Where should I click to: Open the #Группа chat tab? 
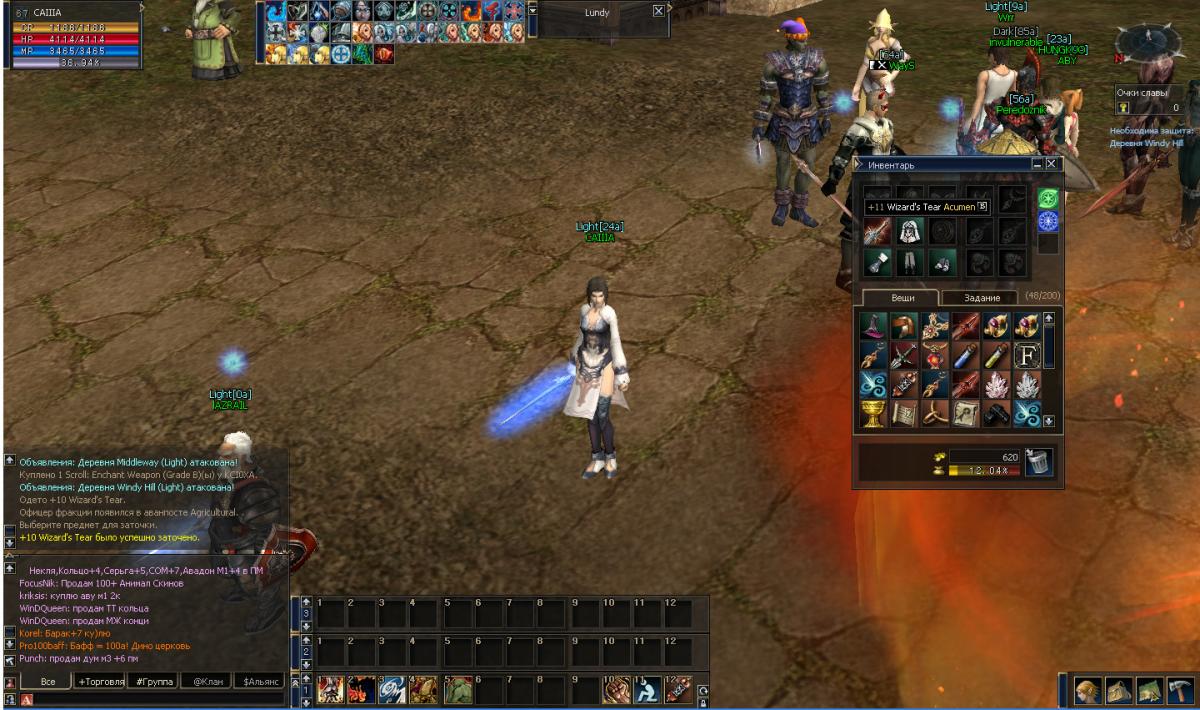coord(153,681)
